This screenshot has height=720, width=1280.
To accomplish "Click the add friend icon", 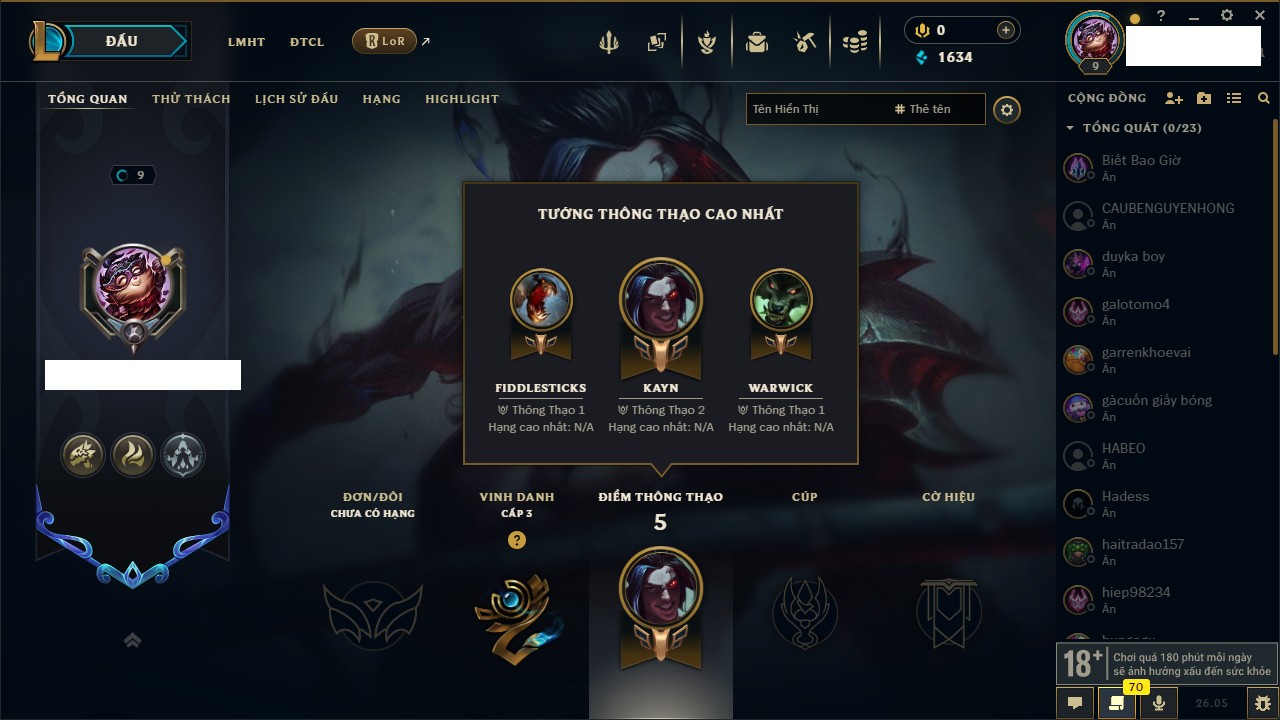I will 1174,98.
